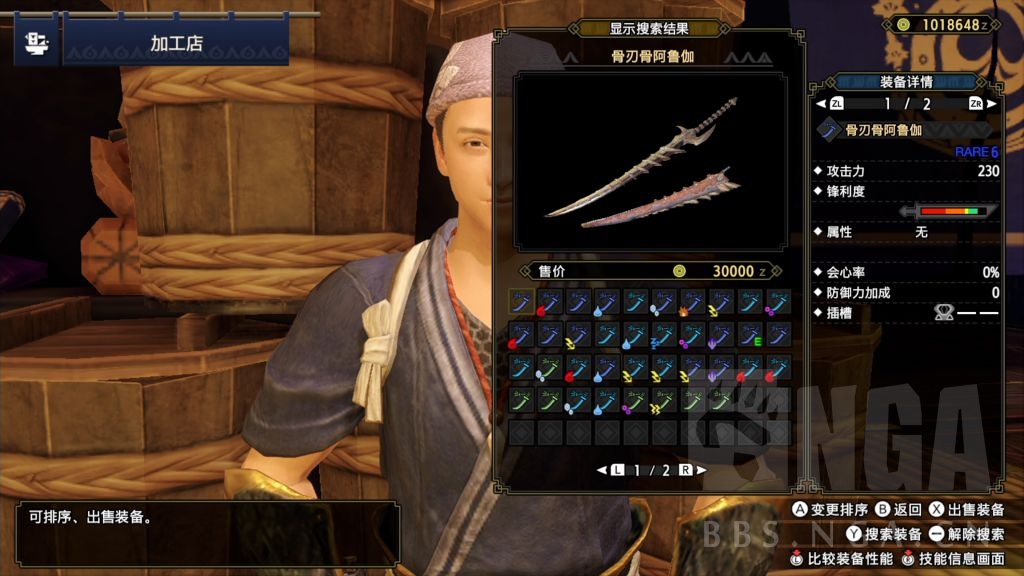Choose the long sword with sleep Zz icon
The image size is (1024, 576).
click(664, 335)
